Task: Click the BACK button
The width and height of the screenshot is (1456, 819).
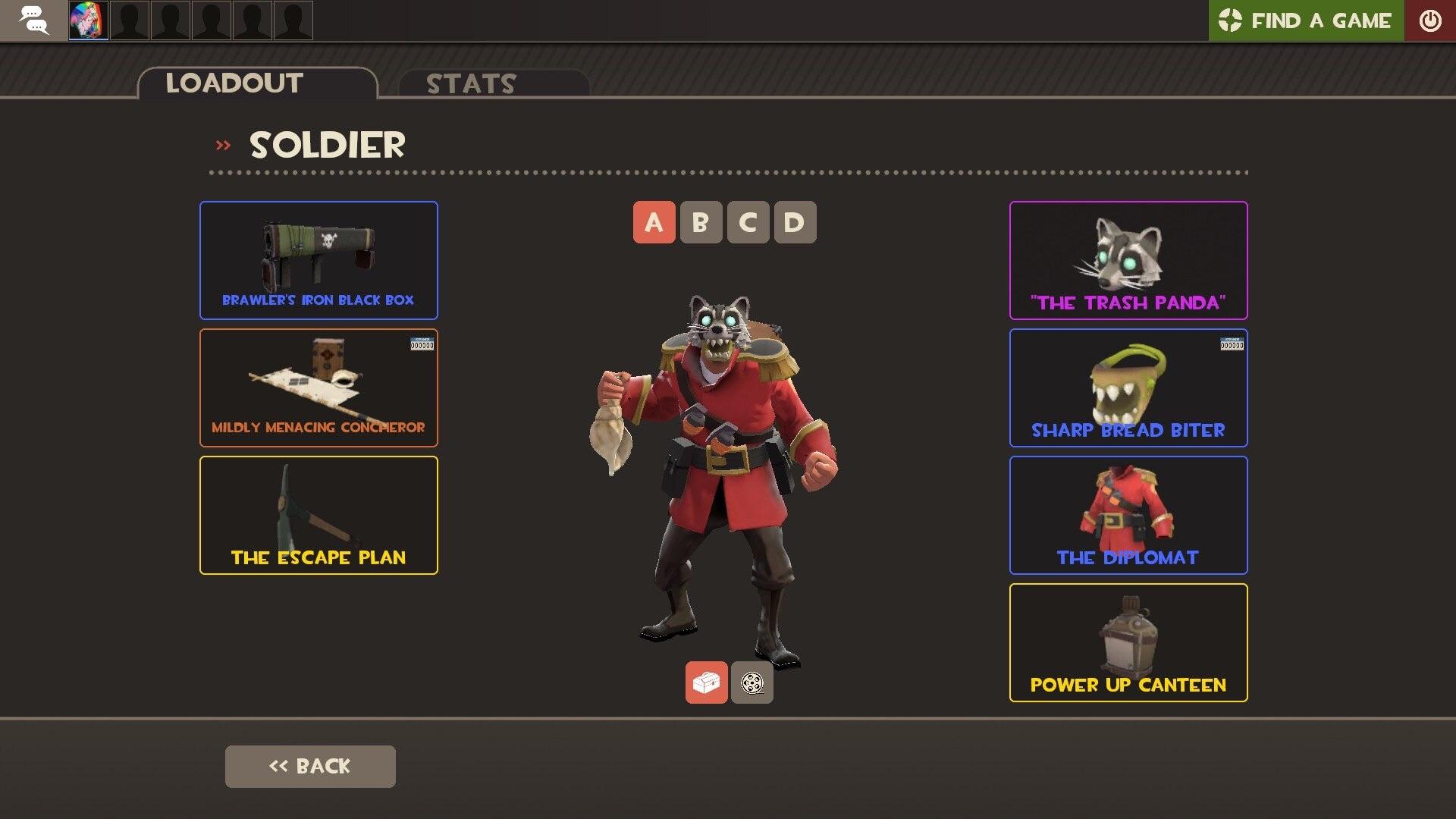Action: pos(309,766)
